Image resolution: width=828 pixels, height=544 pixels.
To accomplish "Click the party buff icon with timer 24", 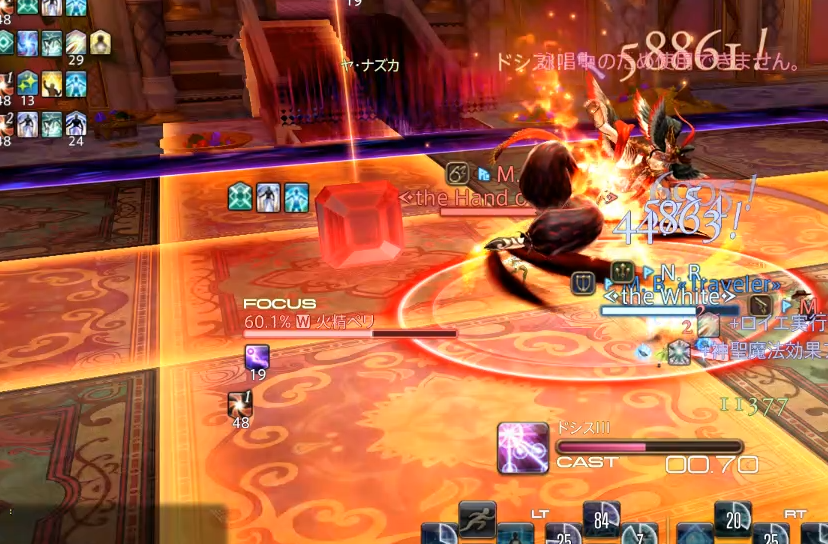I will 76,124.
